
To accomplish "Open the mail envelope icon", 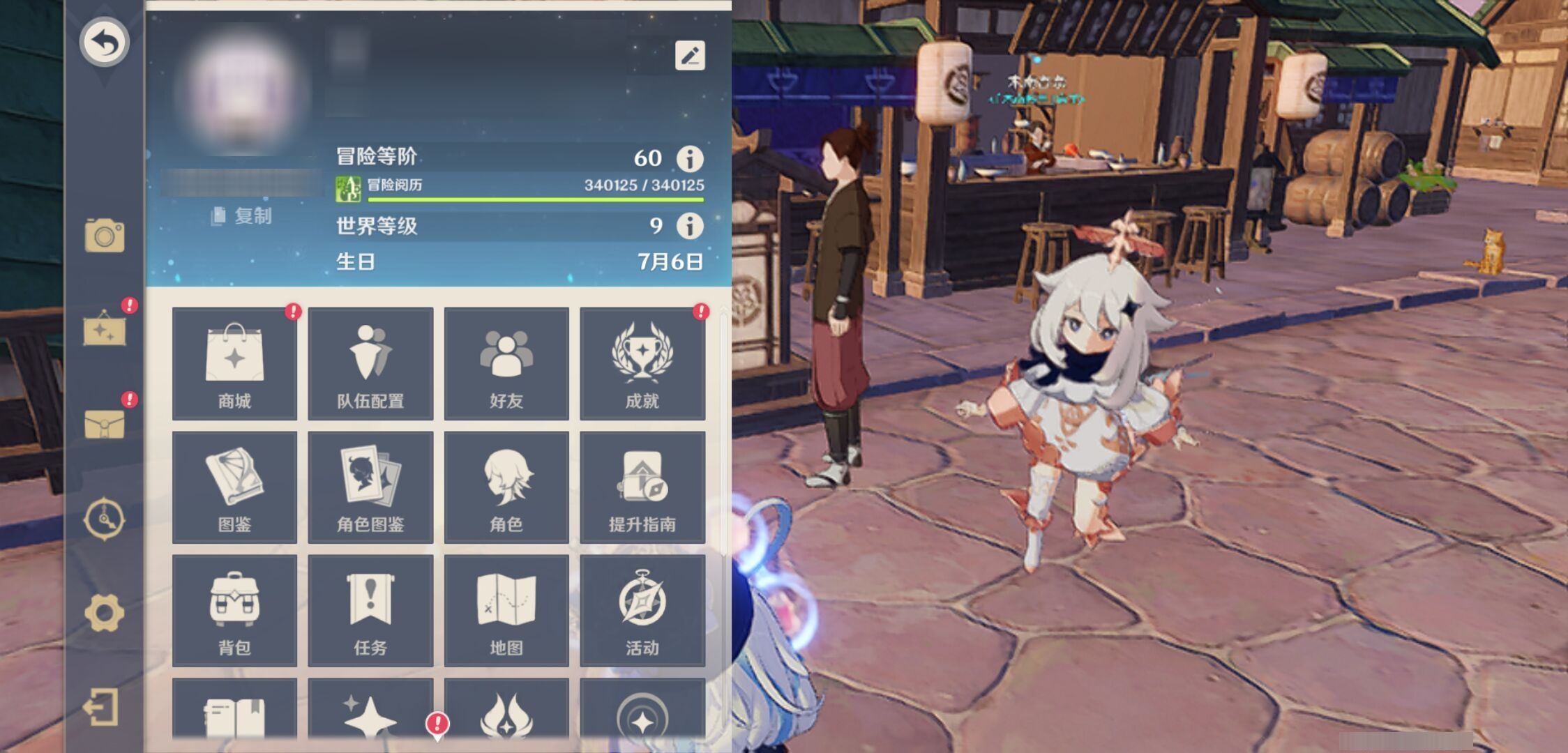I will click(105, 423).
